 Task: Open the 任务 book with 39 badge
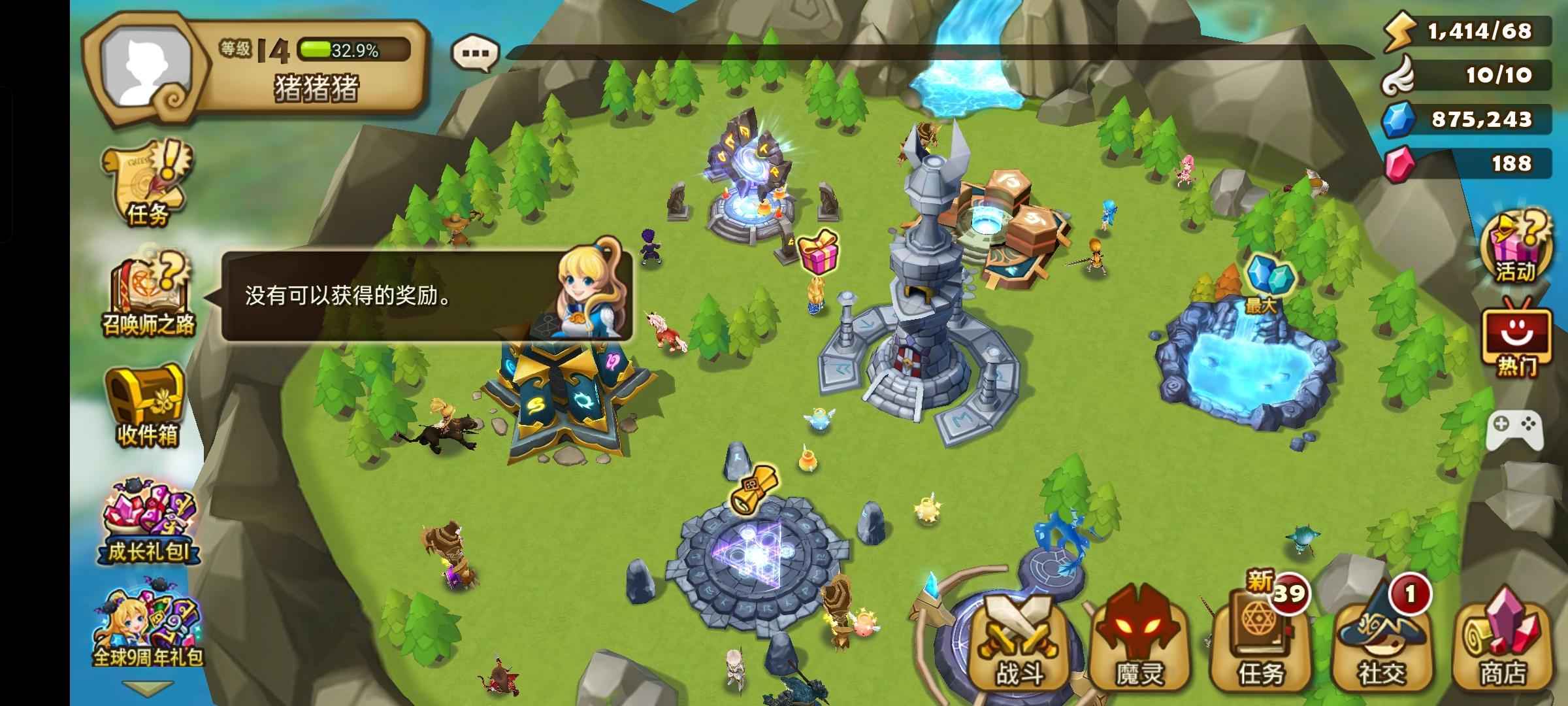(1261, 644)
